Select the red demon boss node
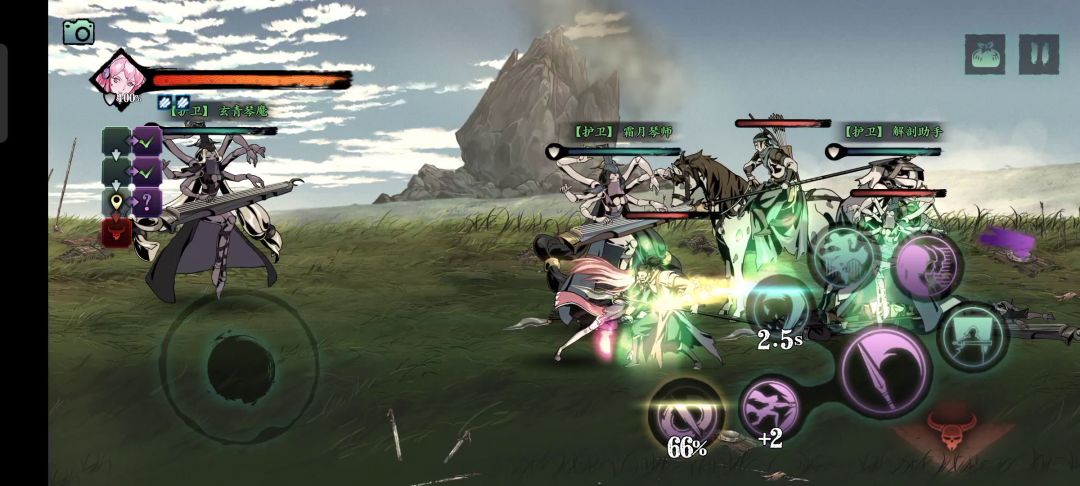The image size is (1080, 486). point(116,233)
